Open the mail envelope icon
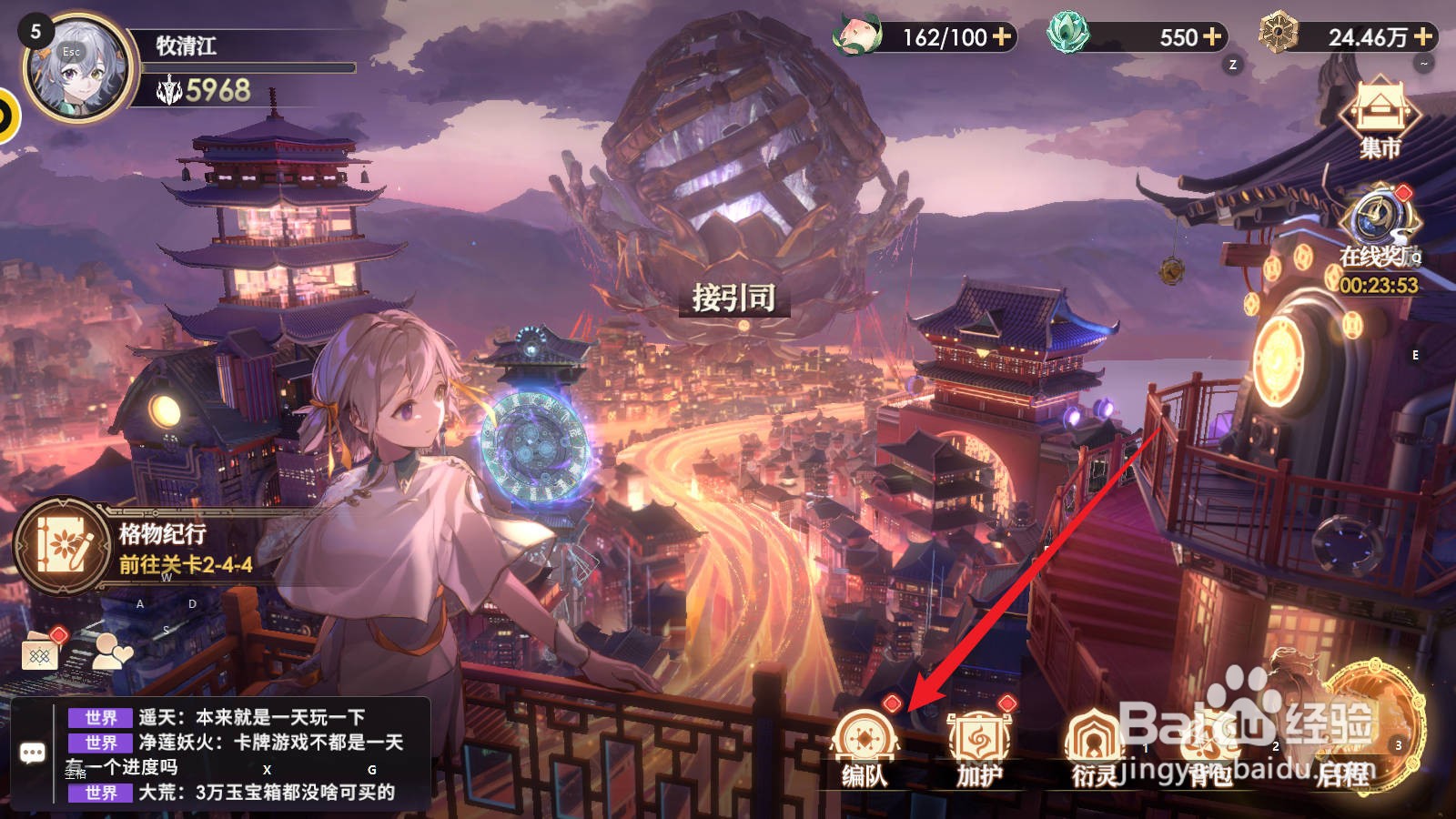Viewport: 1456px width, 819px height. click(x=40, y=652)
